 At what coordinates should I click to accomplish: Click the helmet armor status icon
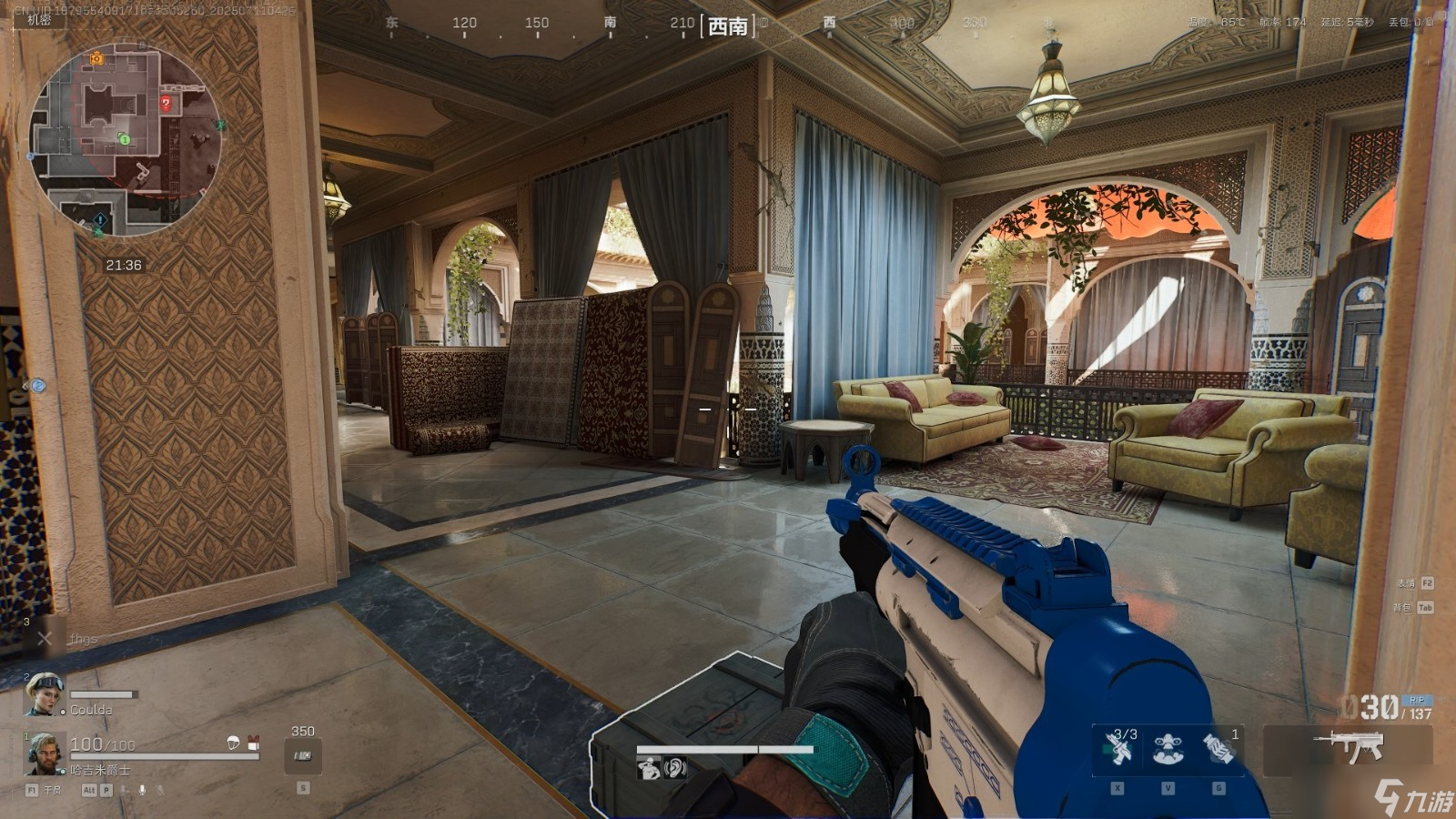(x=234, y=743)
